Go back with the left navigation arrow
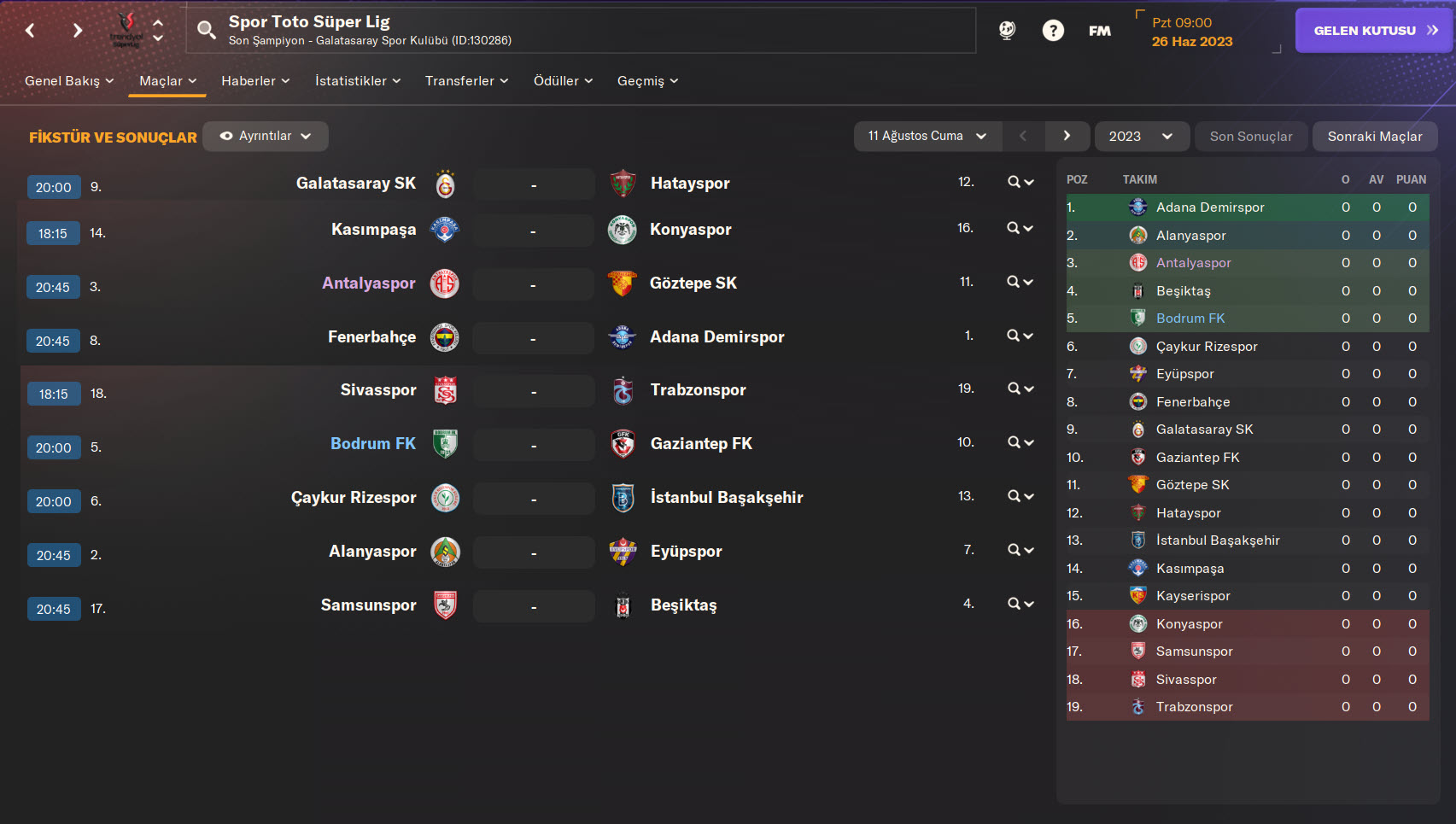The image size is (1456, 824). click(x=31, y=31)
